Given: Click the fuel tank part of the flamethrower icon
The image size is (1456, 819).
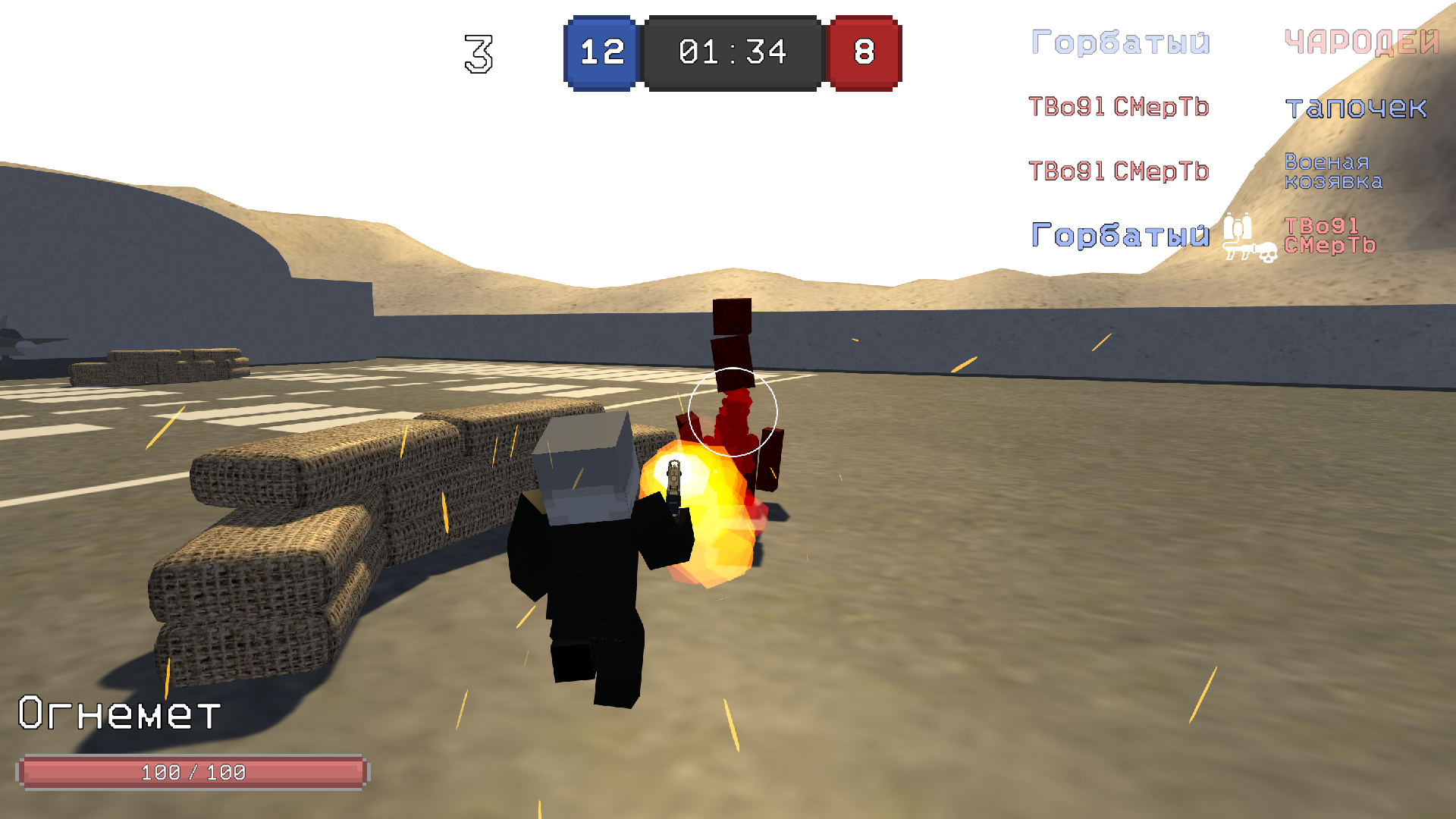Looking at the screenshot, I should [x=1236, y=226].
